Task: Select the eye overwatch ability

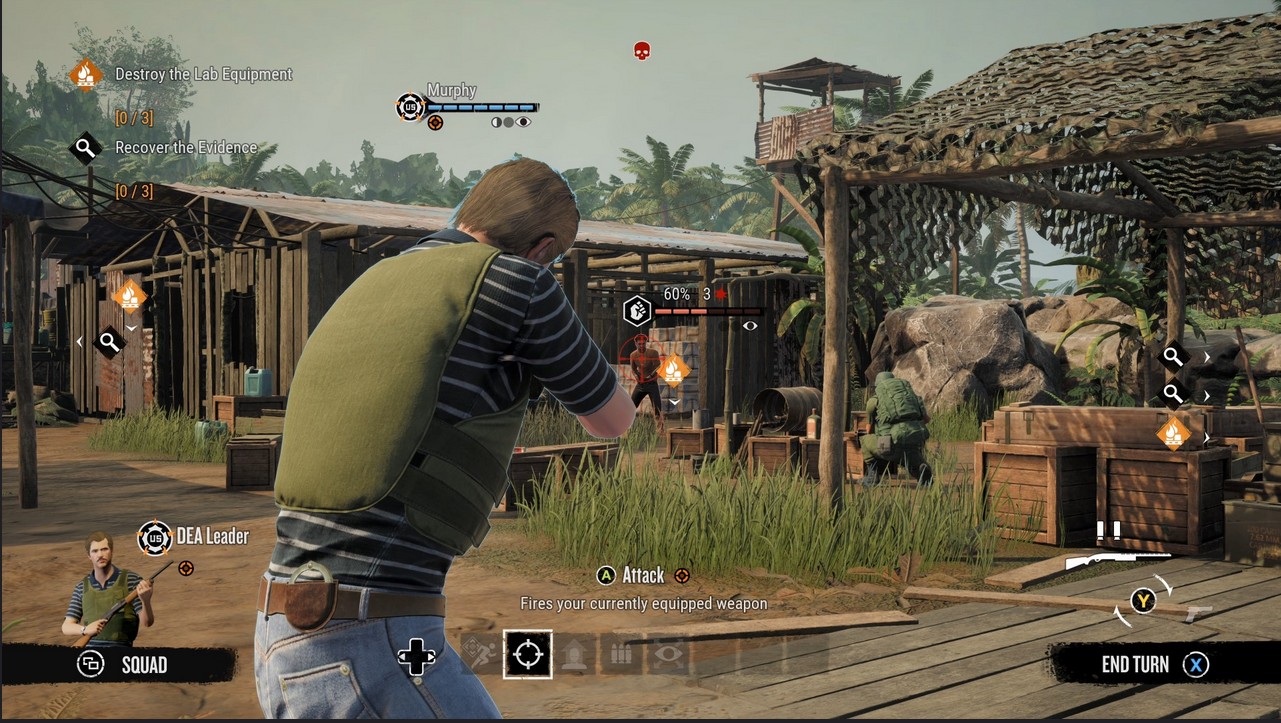Action: [667, 655]
